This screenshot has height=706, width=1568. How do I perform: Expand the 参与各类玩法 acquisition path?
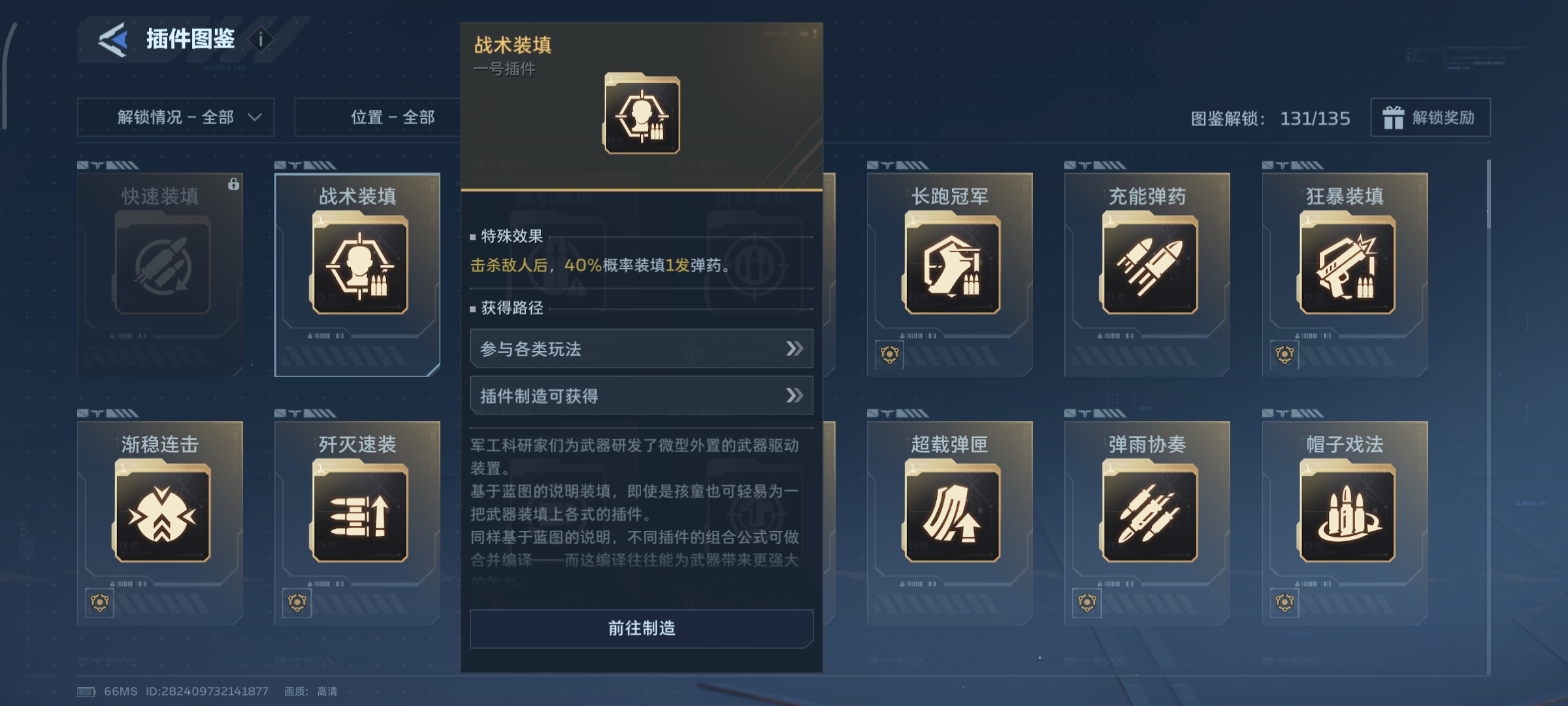[x=641, y=349]
